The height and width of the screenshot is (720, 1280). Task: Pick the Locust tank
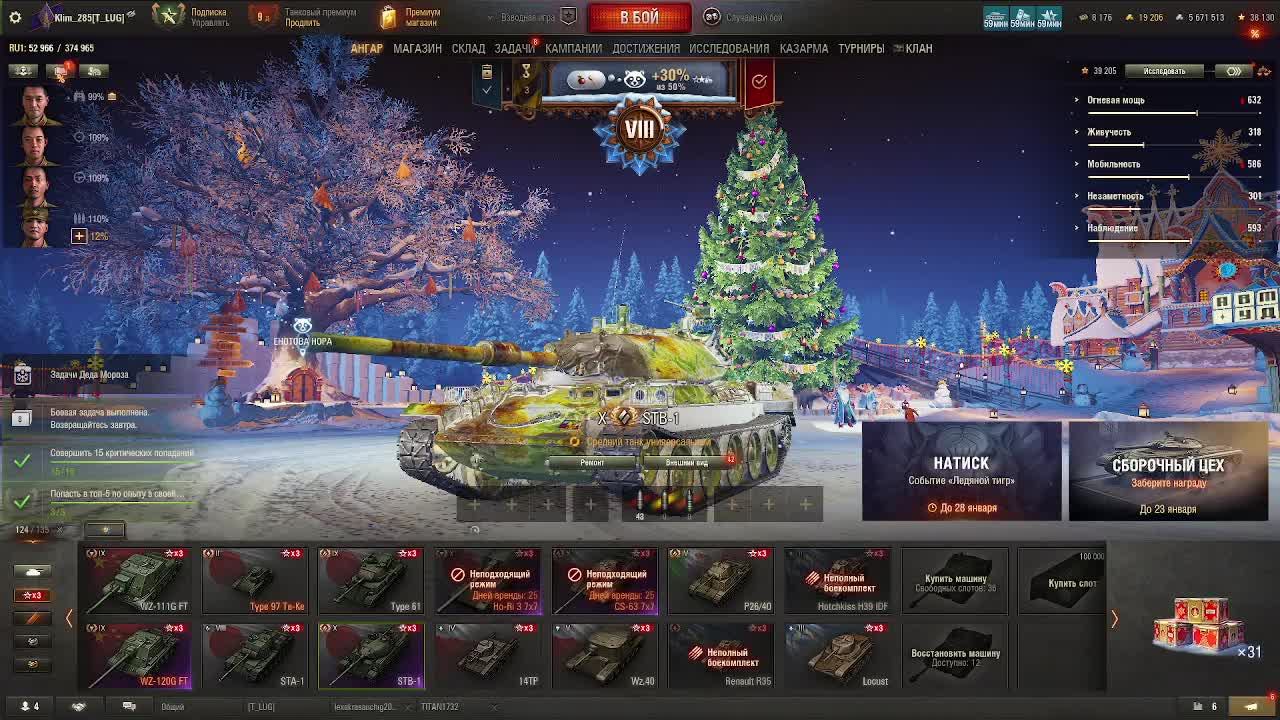[x=837, y=656]
